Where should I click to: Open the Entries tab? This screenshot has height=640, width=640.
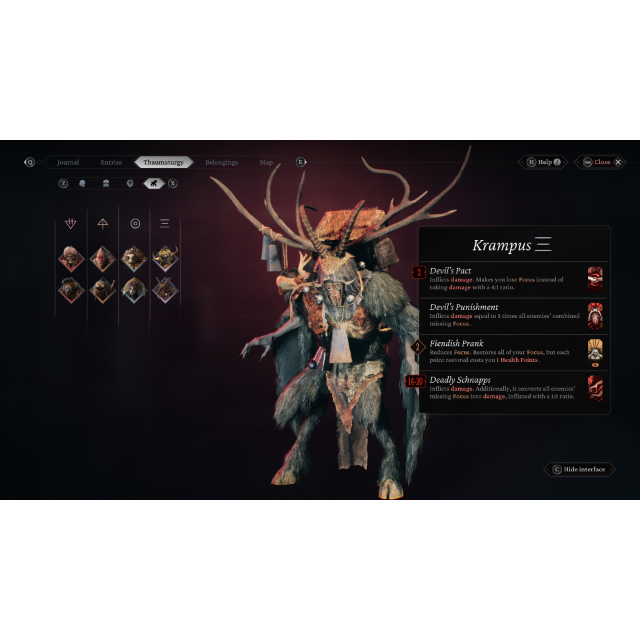click(x=111, y=162)
